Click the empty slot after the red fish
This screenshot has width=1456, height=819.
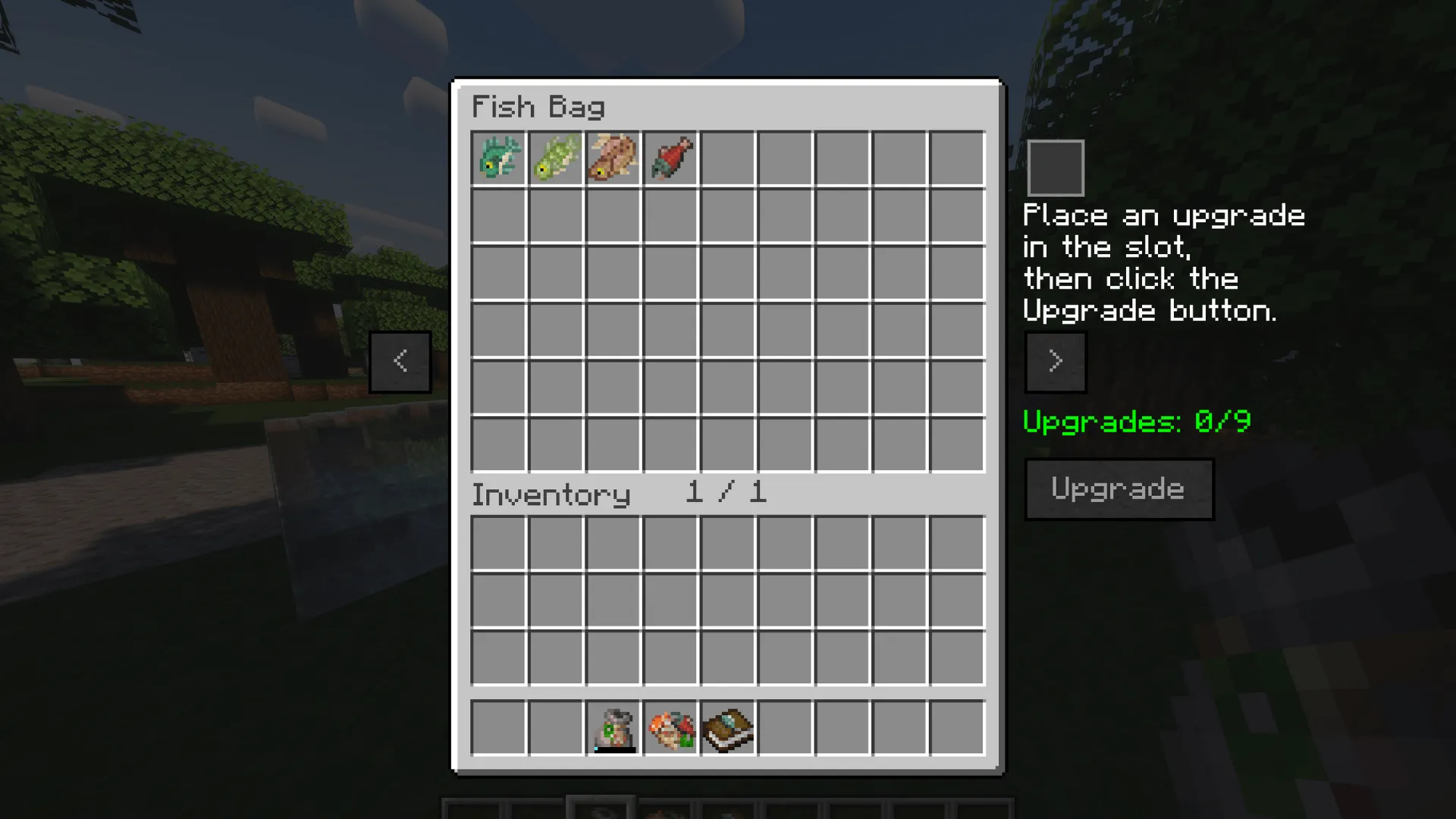tap(727, 157)
